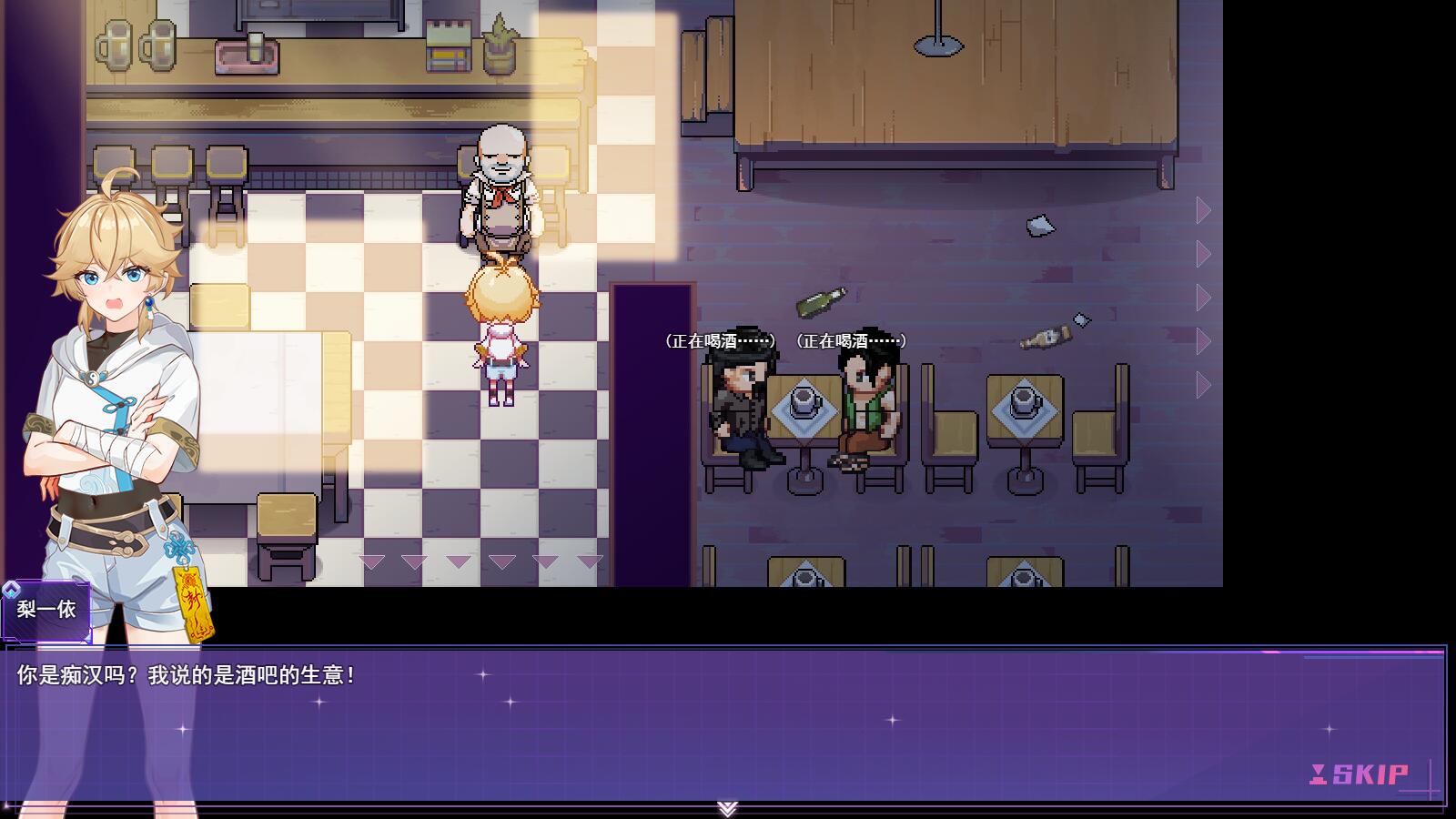Click the double down-chevron below the dialogue box

[727, 808]
